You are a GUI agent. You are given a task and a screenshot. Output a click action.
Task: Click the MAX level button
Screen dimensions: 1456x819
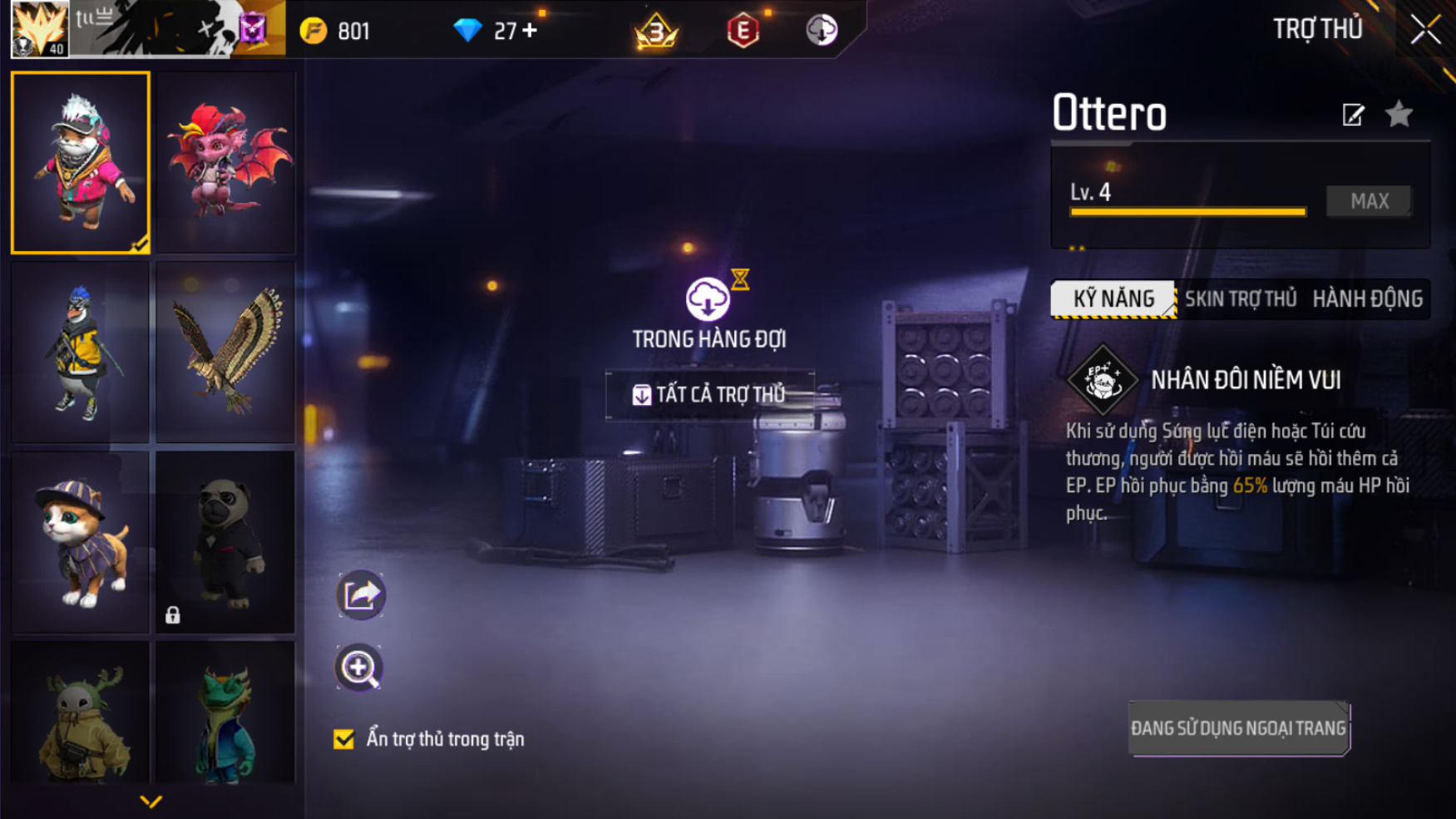[x=1369, y=201]
